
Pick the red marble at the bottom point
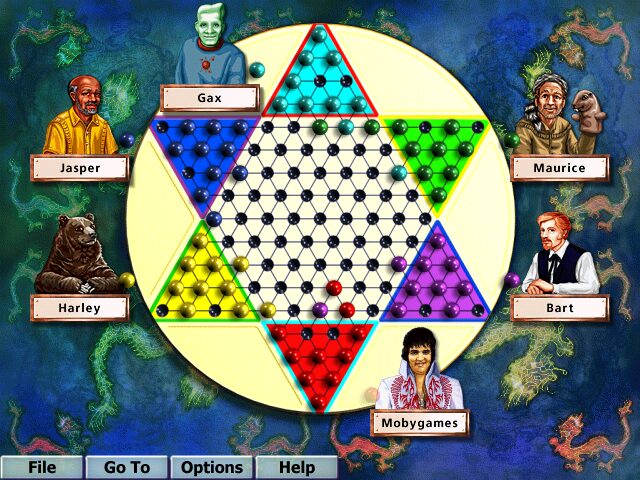pos(319,401)
